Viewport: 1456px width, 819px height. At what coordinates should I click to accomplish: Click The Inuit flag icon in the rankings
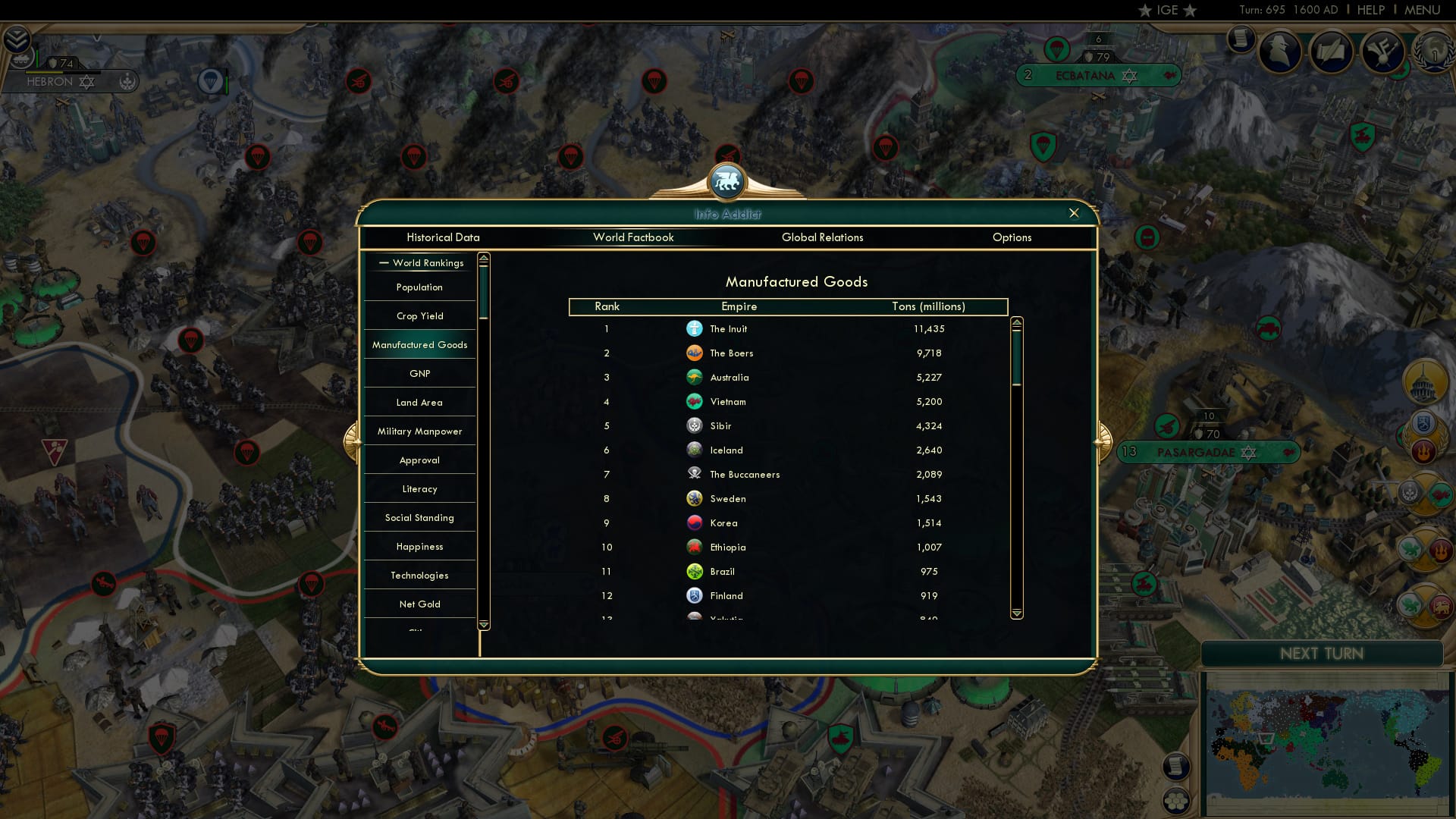pos(694,328)
